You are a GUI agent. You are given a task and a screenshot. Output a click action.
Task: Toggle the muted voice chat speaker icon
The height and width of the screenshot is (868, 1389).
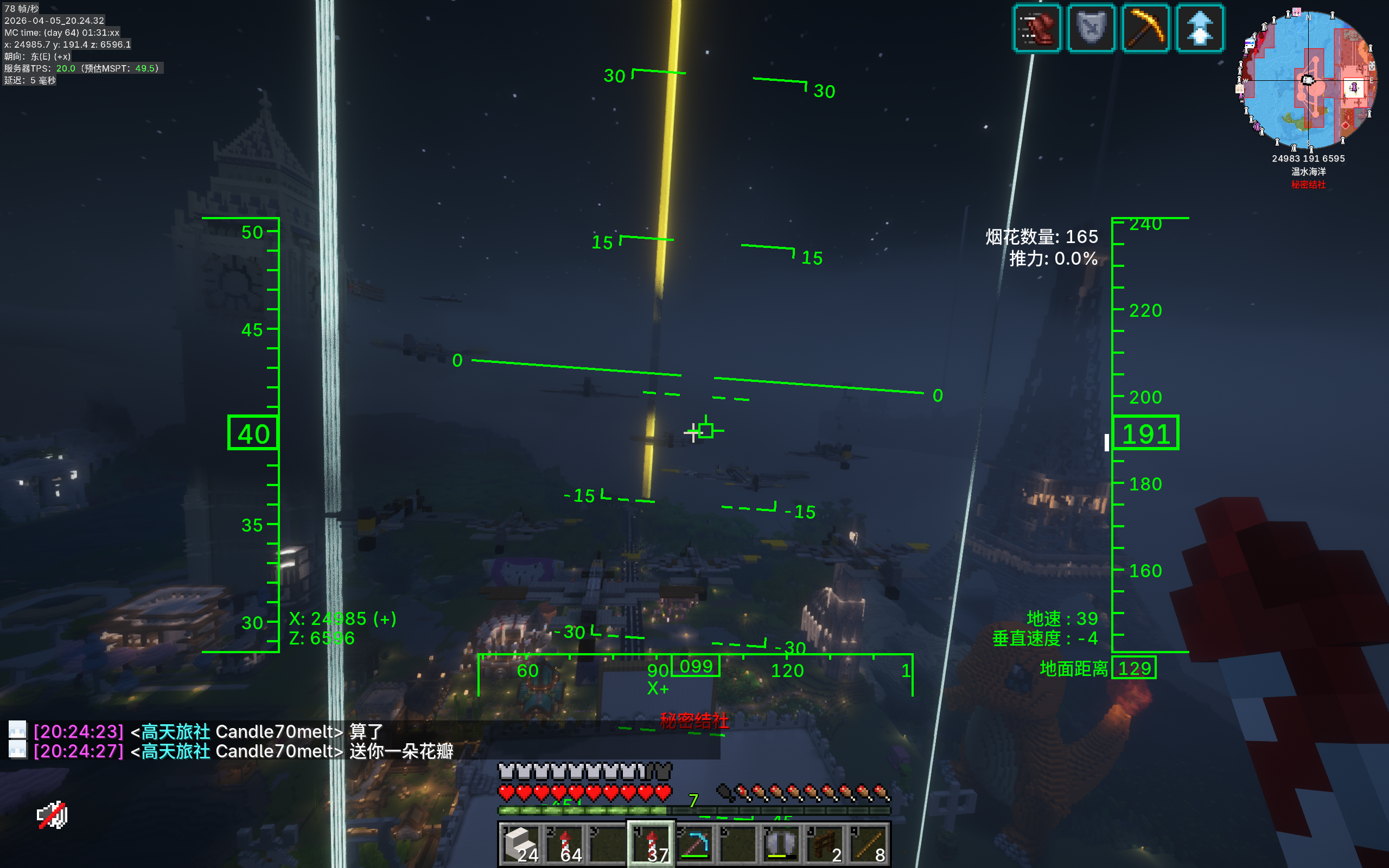point(52,815)
